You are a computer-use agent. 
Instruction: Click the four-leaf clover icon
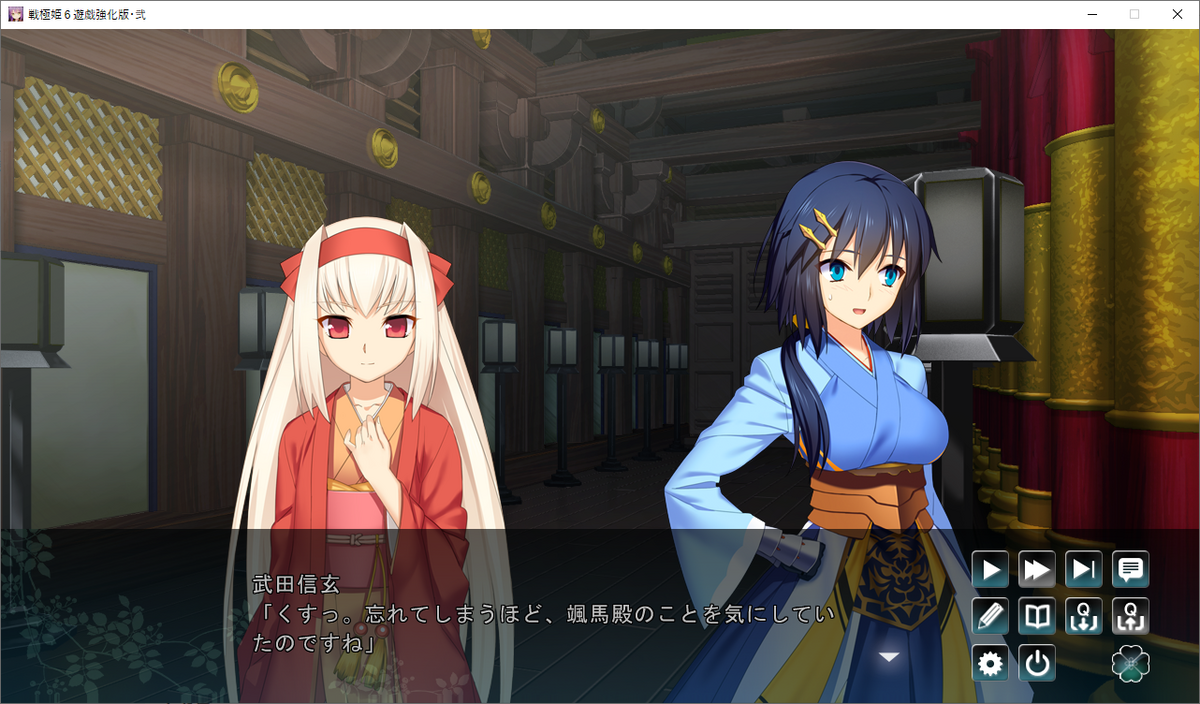[1131, 663]
